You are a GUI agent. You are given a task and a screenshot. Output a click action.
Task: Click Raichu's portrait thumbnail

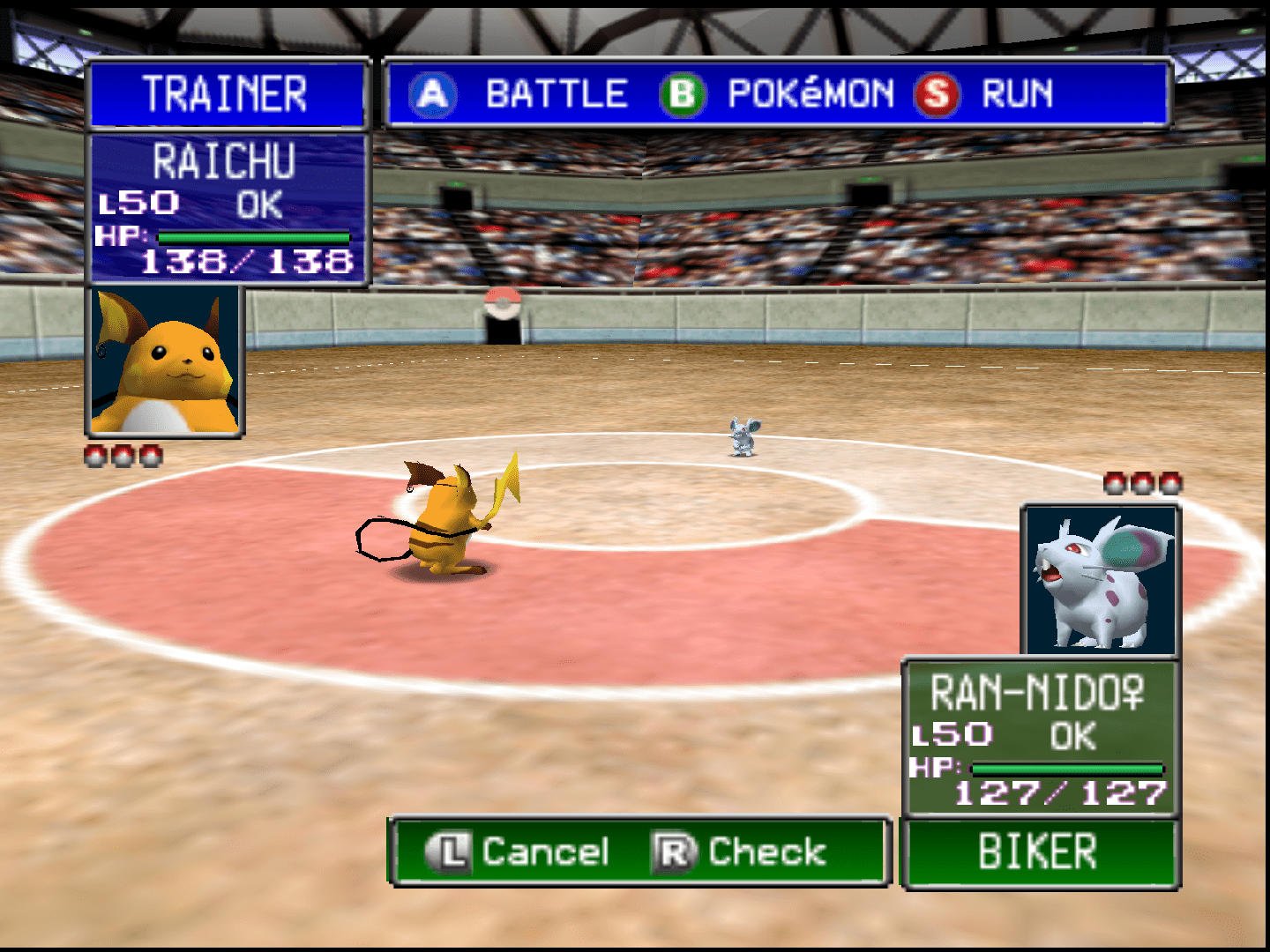[165, 361]
